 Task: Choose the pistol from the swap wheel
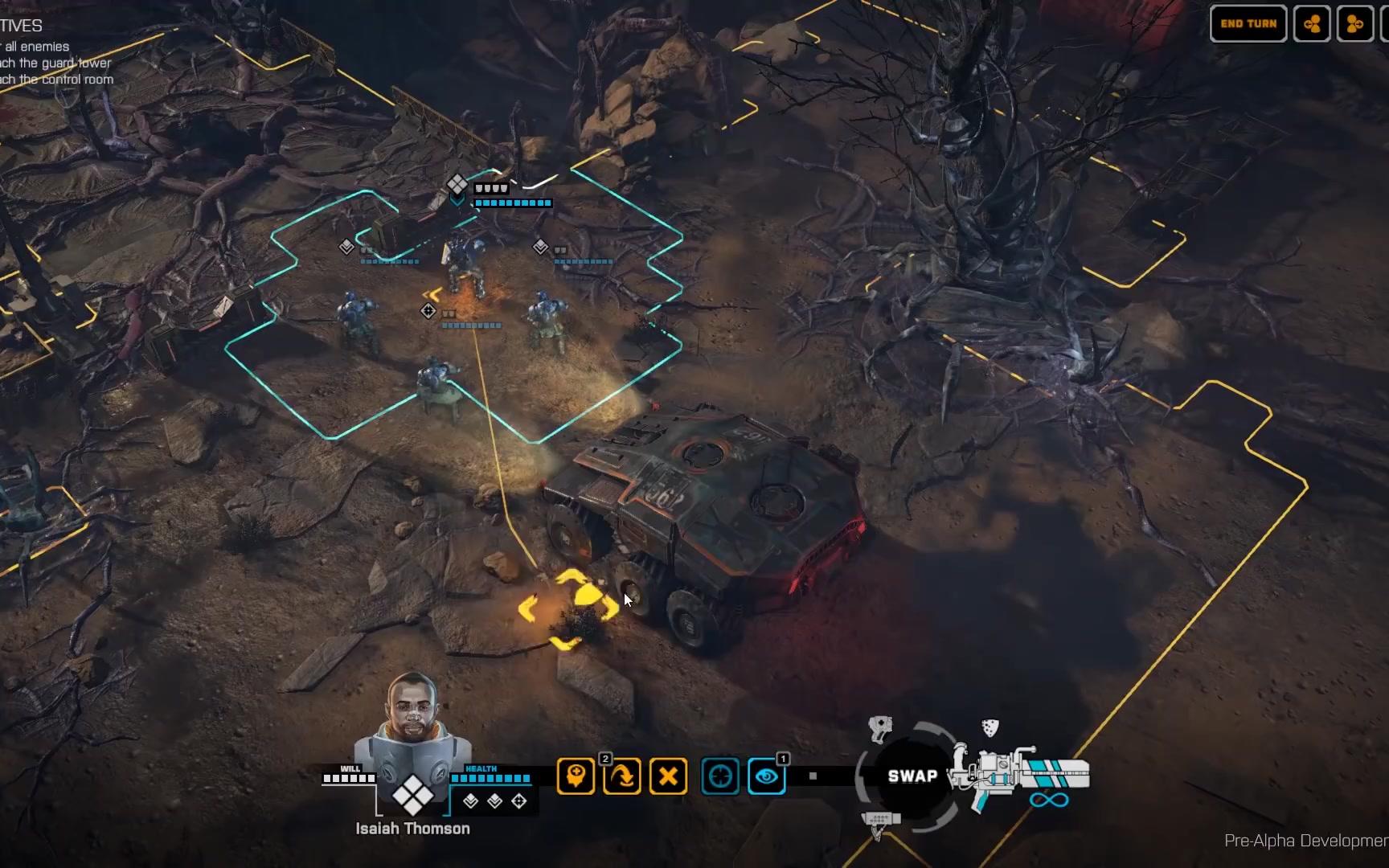coord(881,728)
